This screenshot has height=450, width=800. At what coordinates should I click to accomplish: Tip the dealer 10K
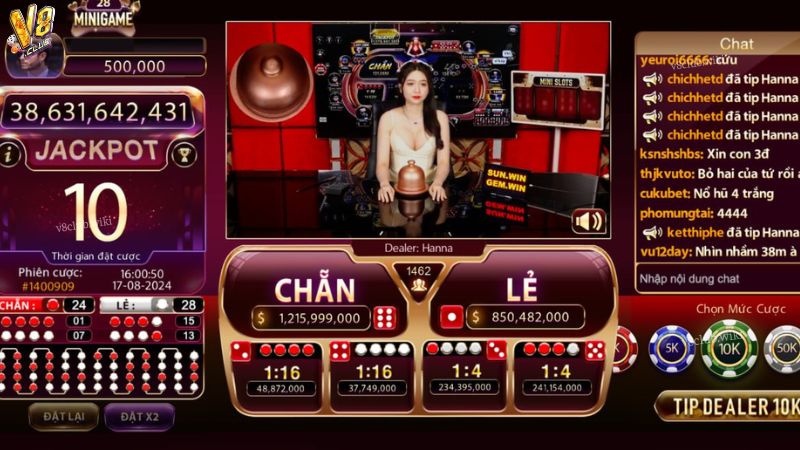(728, 405)
